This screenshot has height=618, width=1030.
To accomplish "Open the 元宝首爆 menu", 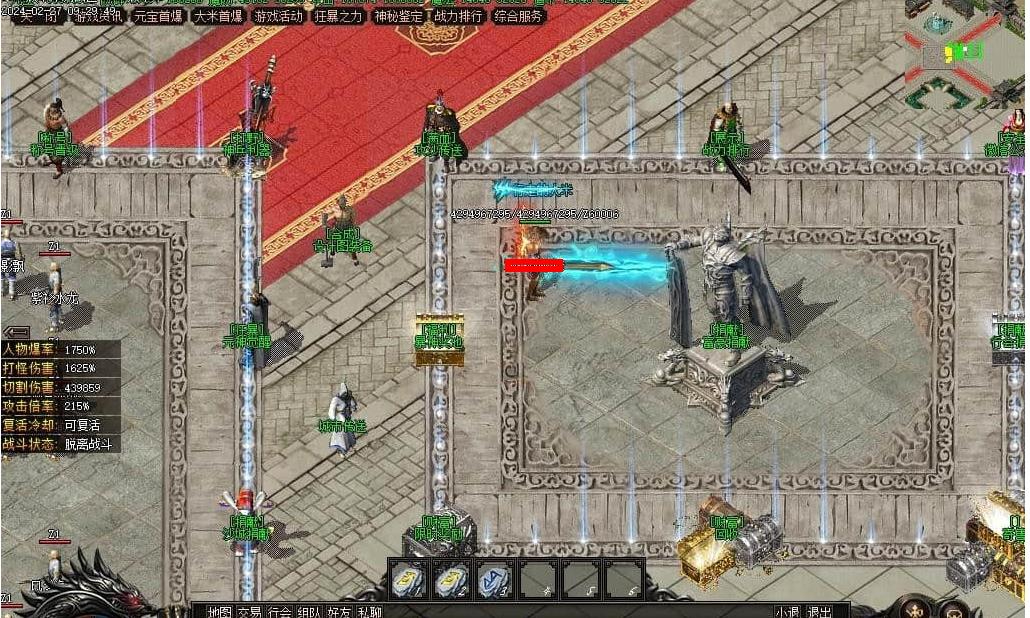I will [x=158, y=16].
